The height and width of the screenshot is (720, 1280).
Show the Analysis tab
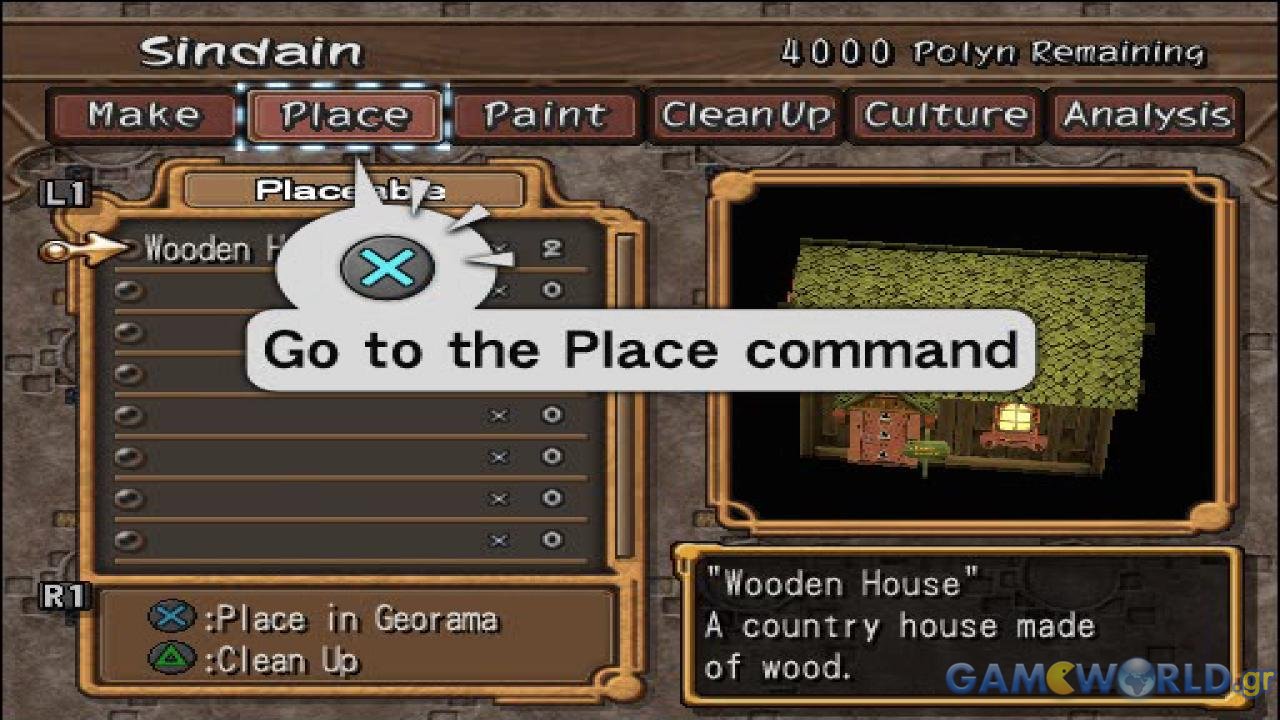pyautogui.click(x=1146, y=116)
